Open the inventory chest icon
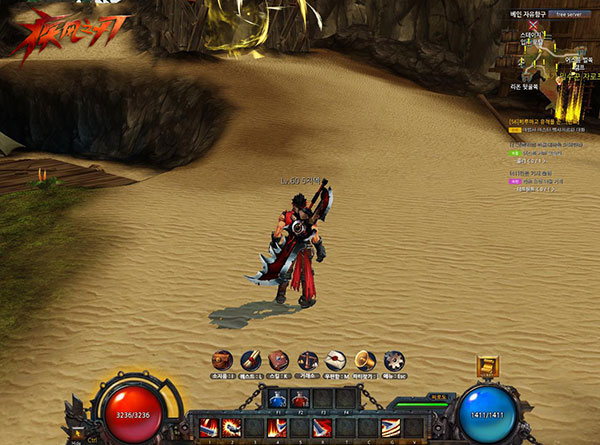 click(x=222, y=359)
